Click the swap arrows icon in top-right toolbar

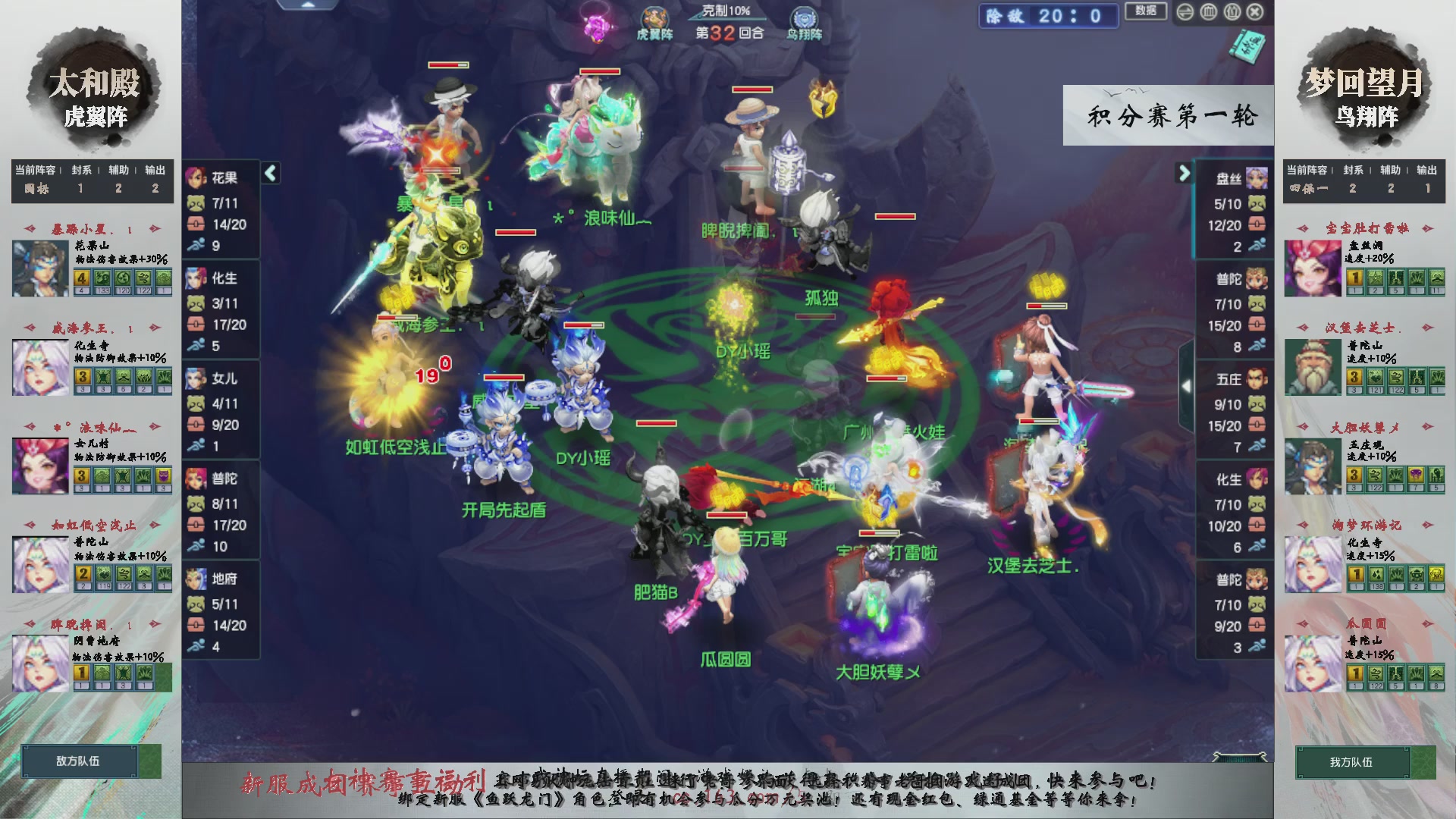(x=1185, y=12)
